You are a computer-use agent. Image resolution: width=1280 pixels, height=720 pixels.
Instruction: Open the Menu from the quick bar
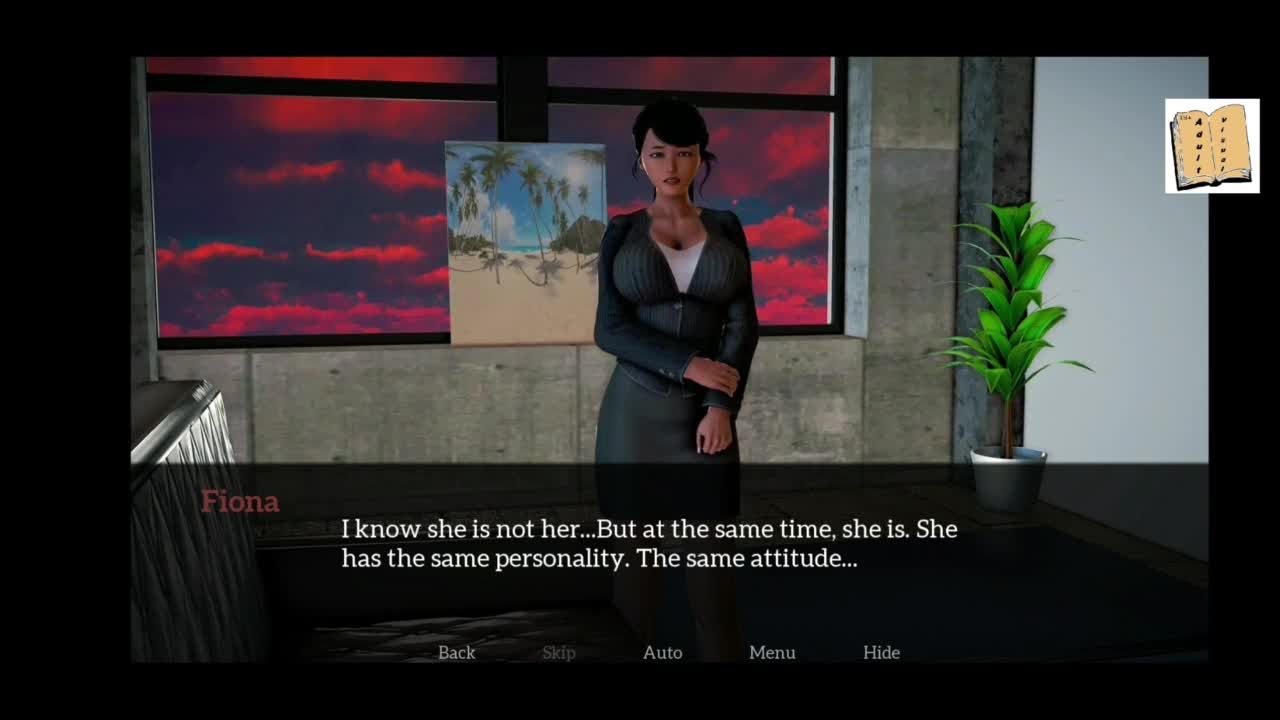coord(772,652)
